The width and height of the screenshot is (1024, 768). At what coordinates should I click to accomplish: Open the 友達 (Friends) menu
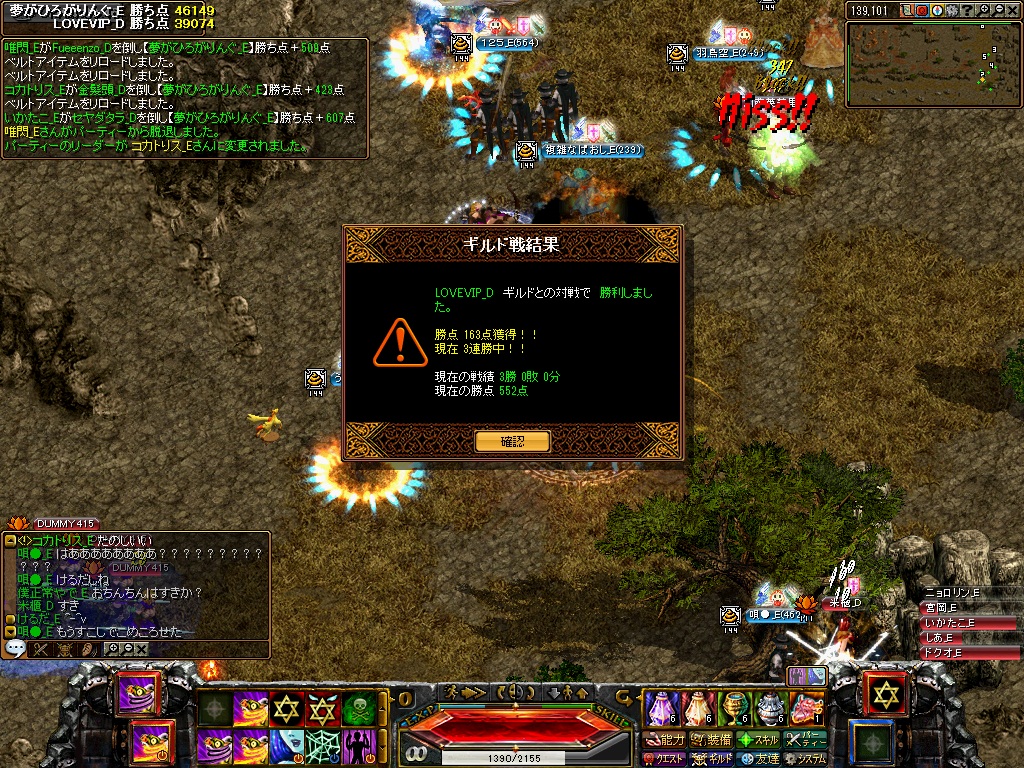point(758,759)
